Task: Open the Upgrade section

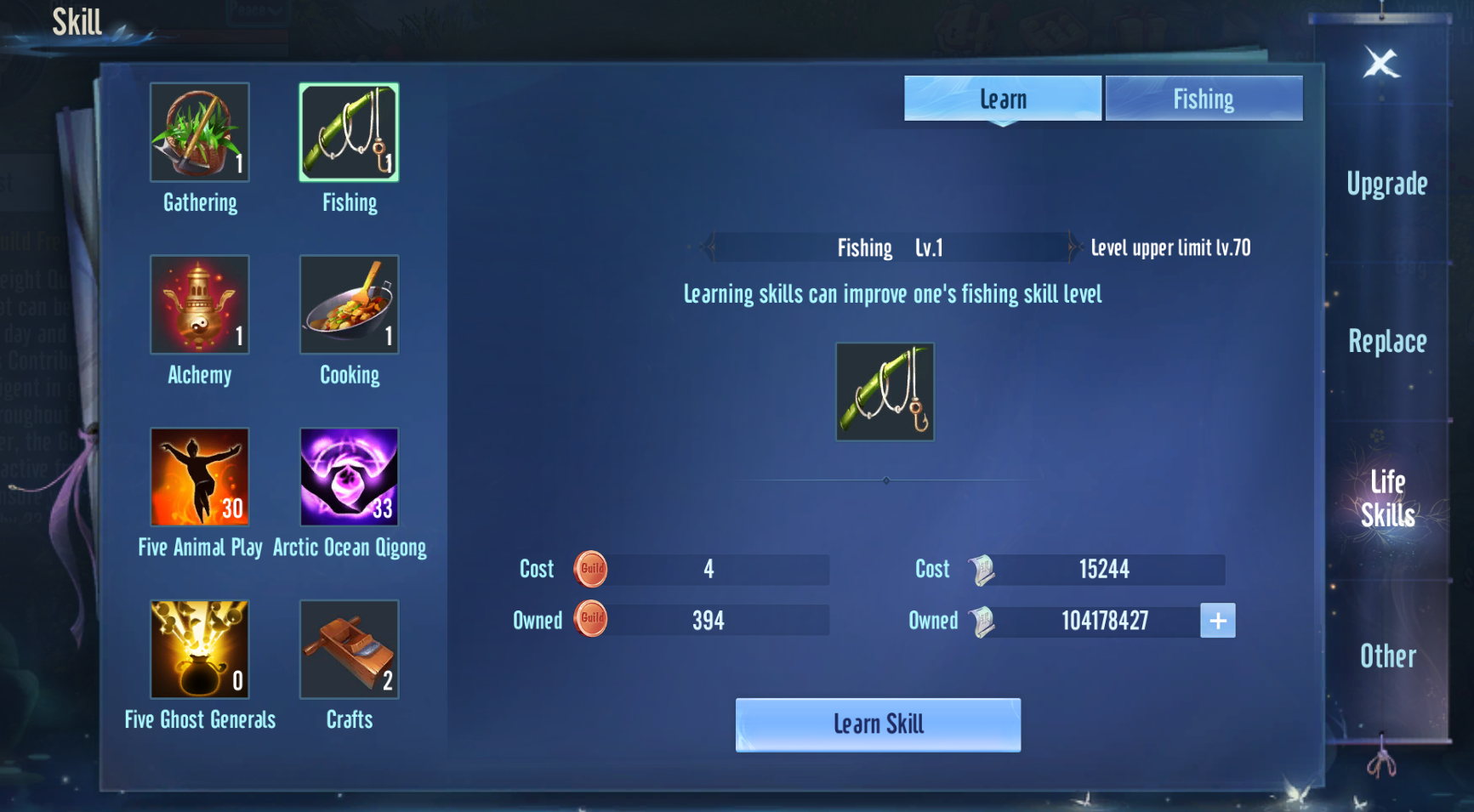Action: click(1386, 185)
